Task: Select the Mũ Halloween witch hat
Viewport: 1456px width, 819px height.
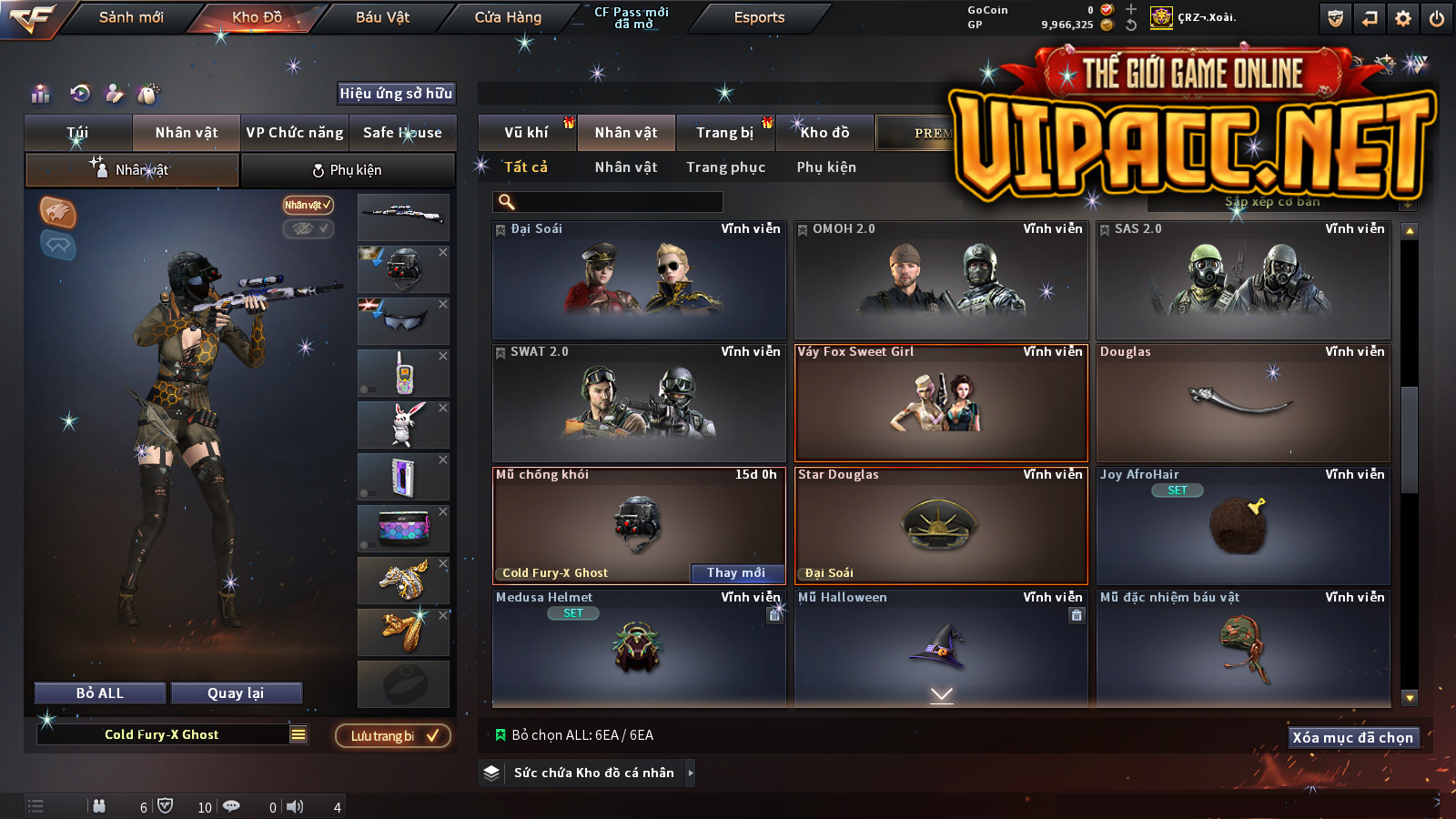Action: click(941, 648)
